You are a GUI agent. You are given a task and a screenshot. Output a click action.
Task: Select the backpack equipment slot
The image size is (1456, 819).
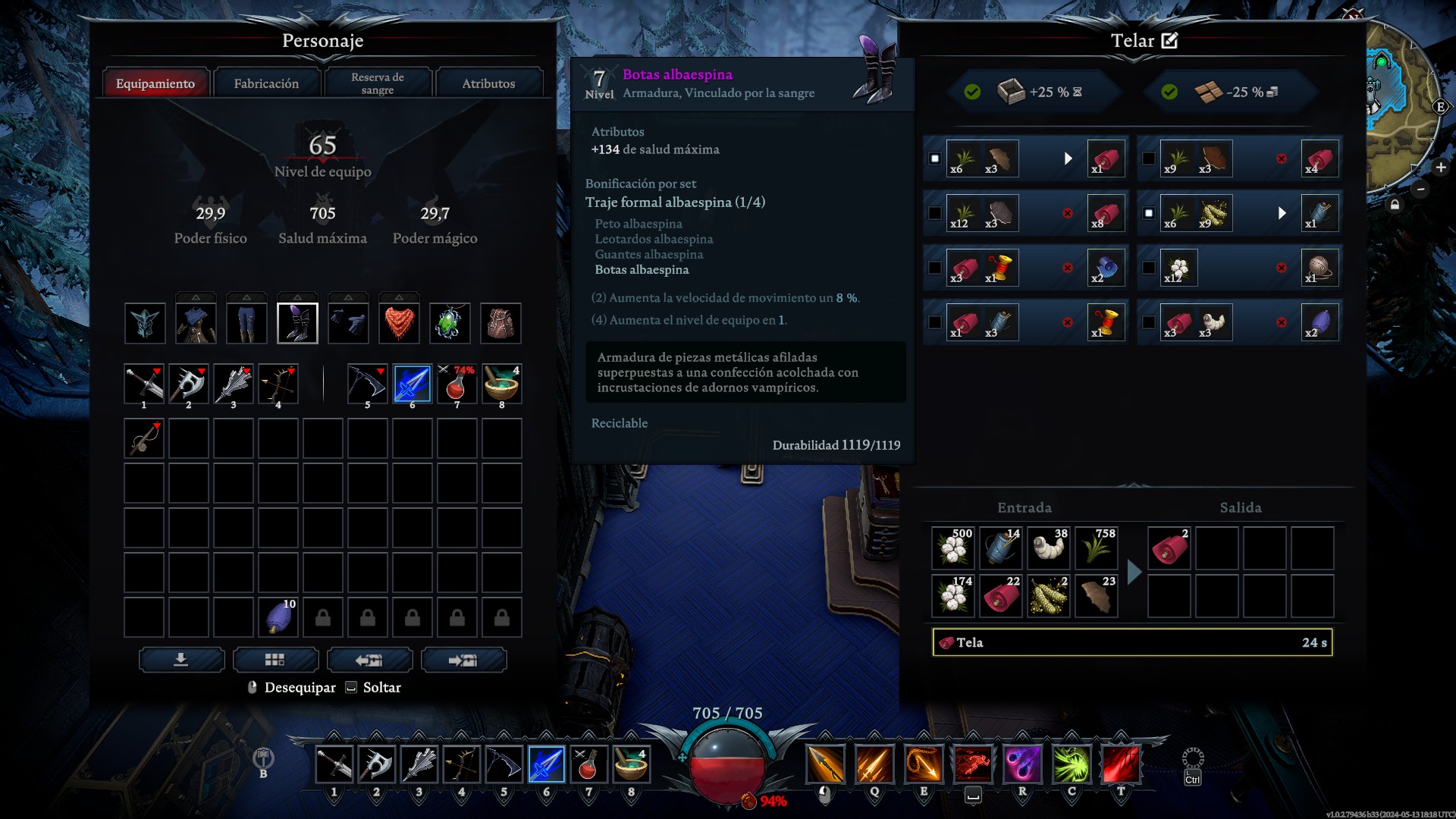point(500,323)
